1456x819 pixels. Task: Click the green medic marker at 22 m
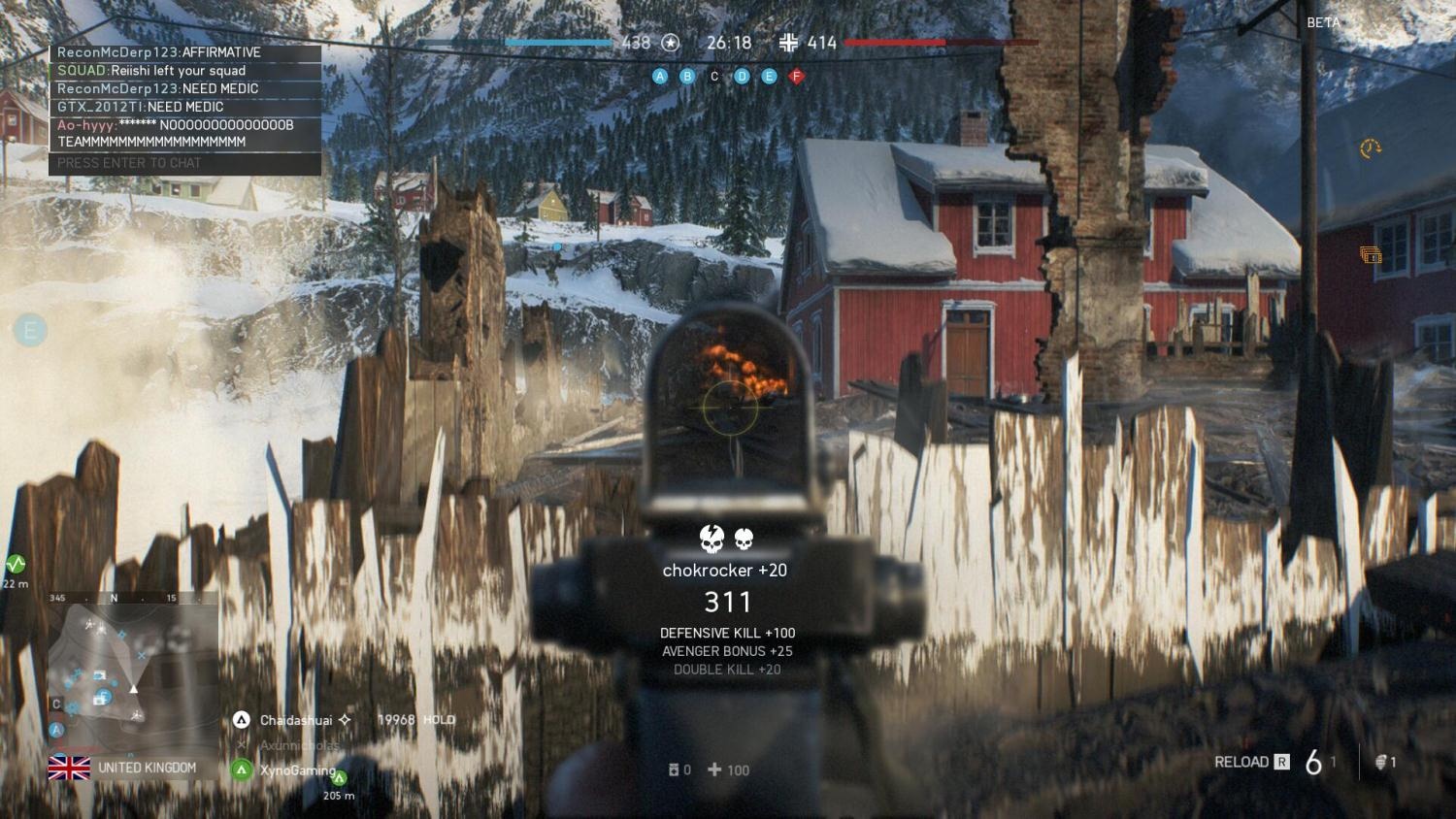(16, 564)
